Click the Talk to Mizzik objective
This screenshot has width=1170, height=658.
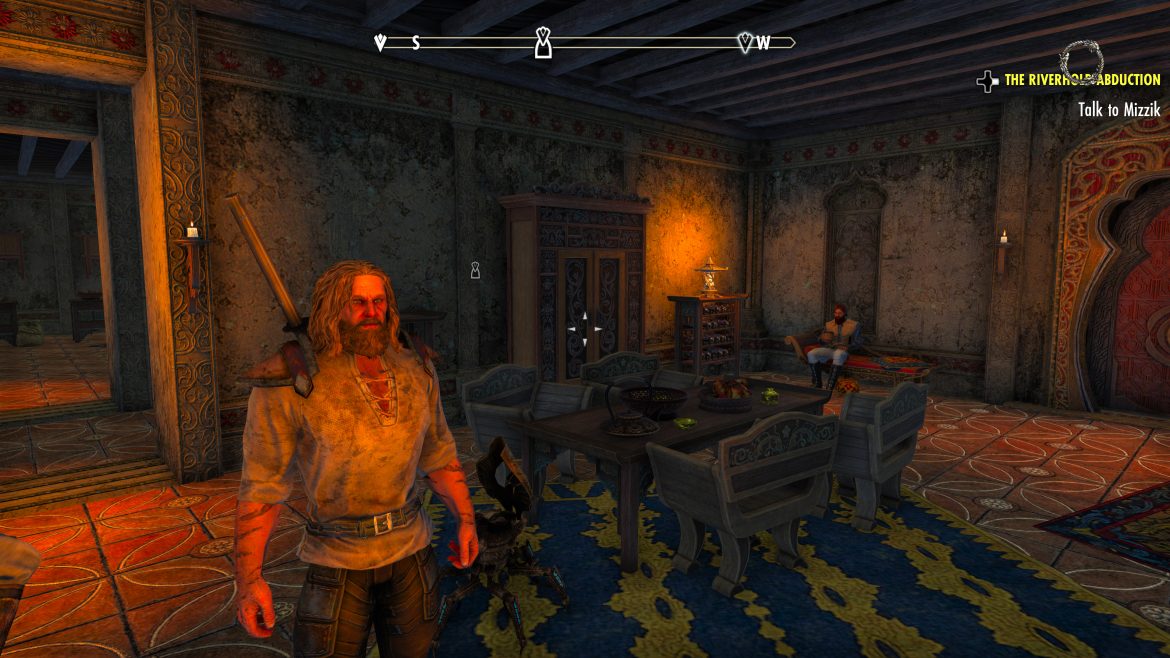pos(1119,110)
